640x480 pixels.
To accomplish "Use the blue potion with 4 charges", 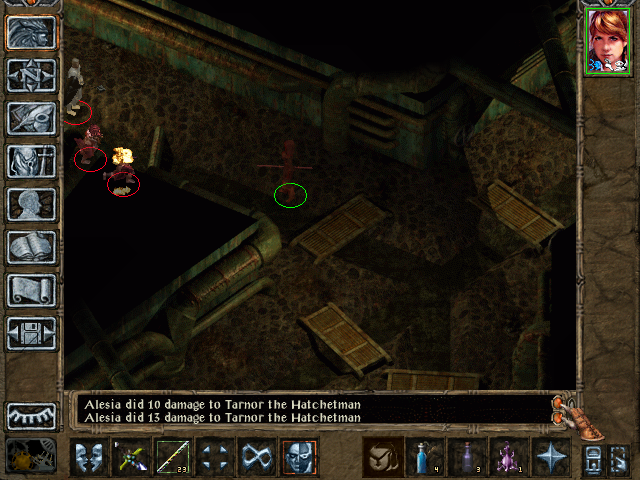I will pos(425,457).
